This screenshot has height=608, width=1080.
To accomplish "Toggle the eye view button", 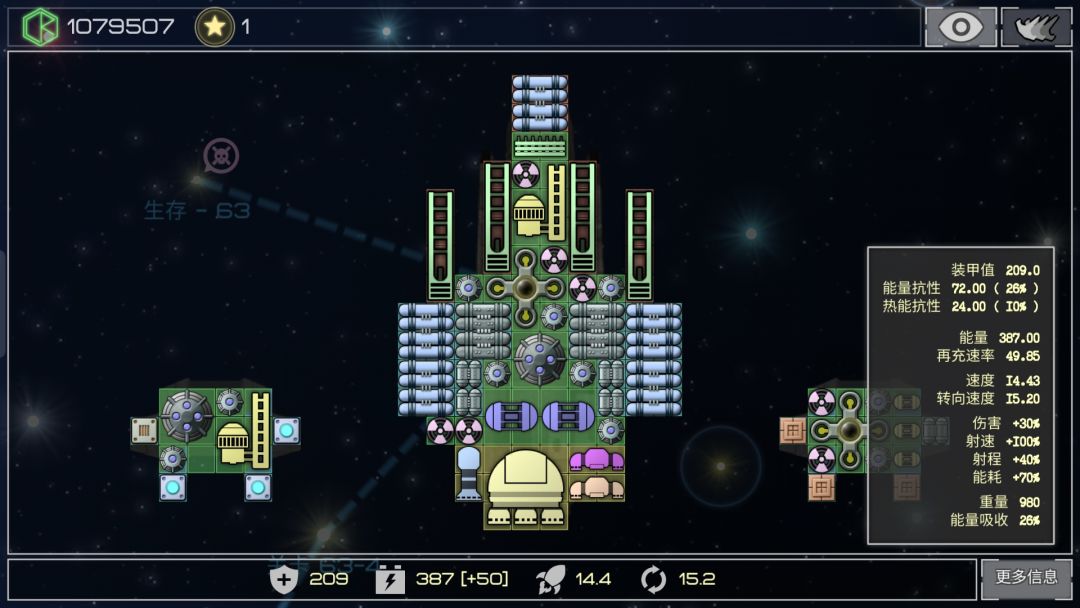I will coord(960,27).
